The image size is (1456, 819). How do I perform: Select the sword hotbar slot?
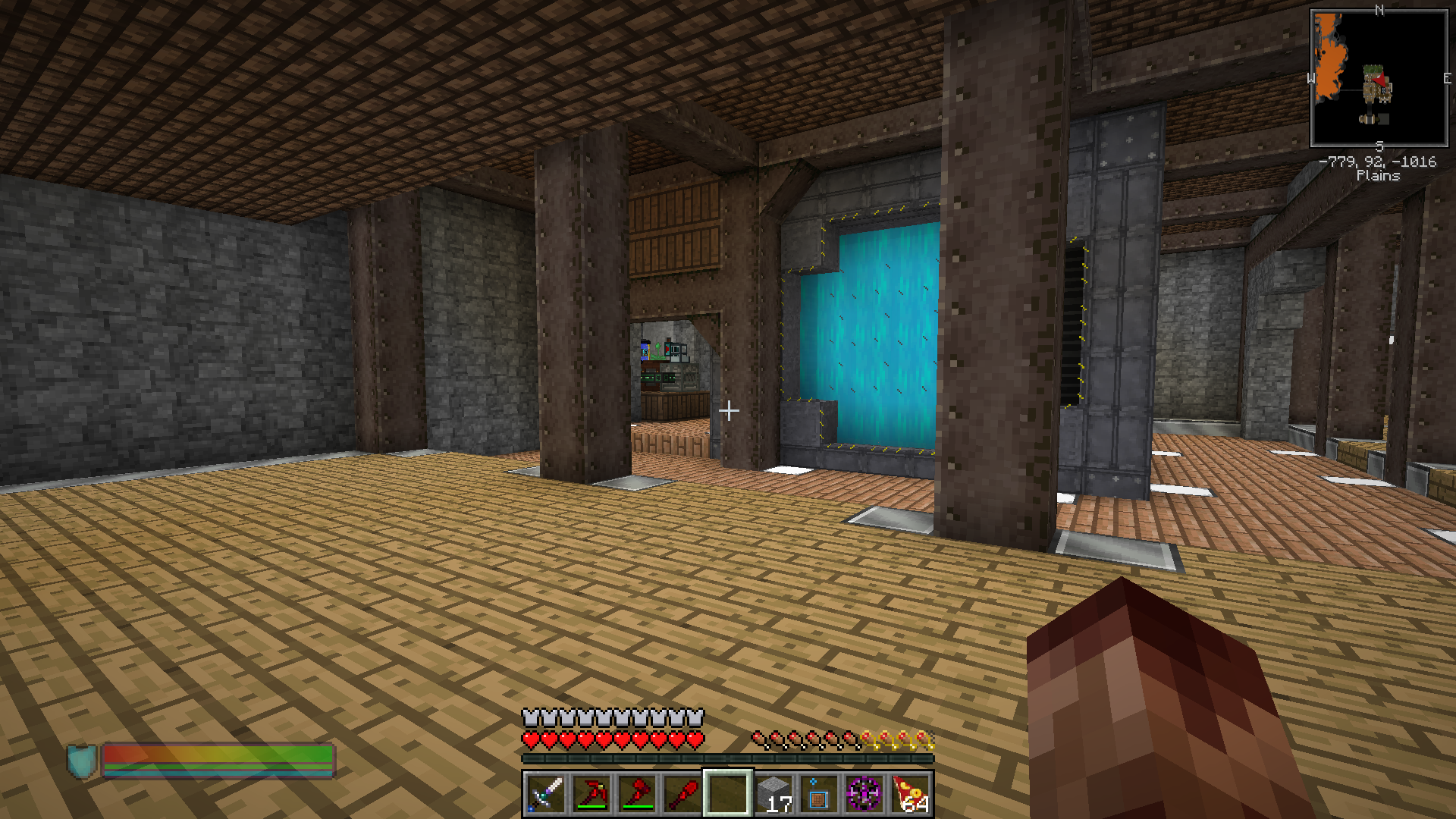(x=545, y=794)
